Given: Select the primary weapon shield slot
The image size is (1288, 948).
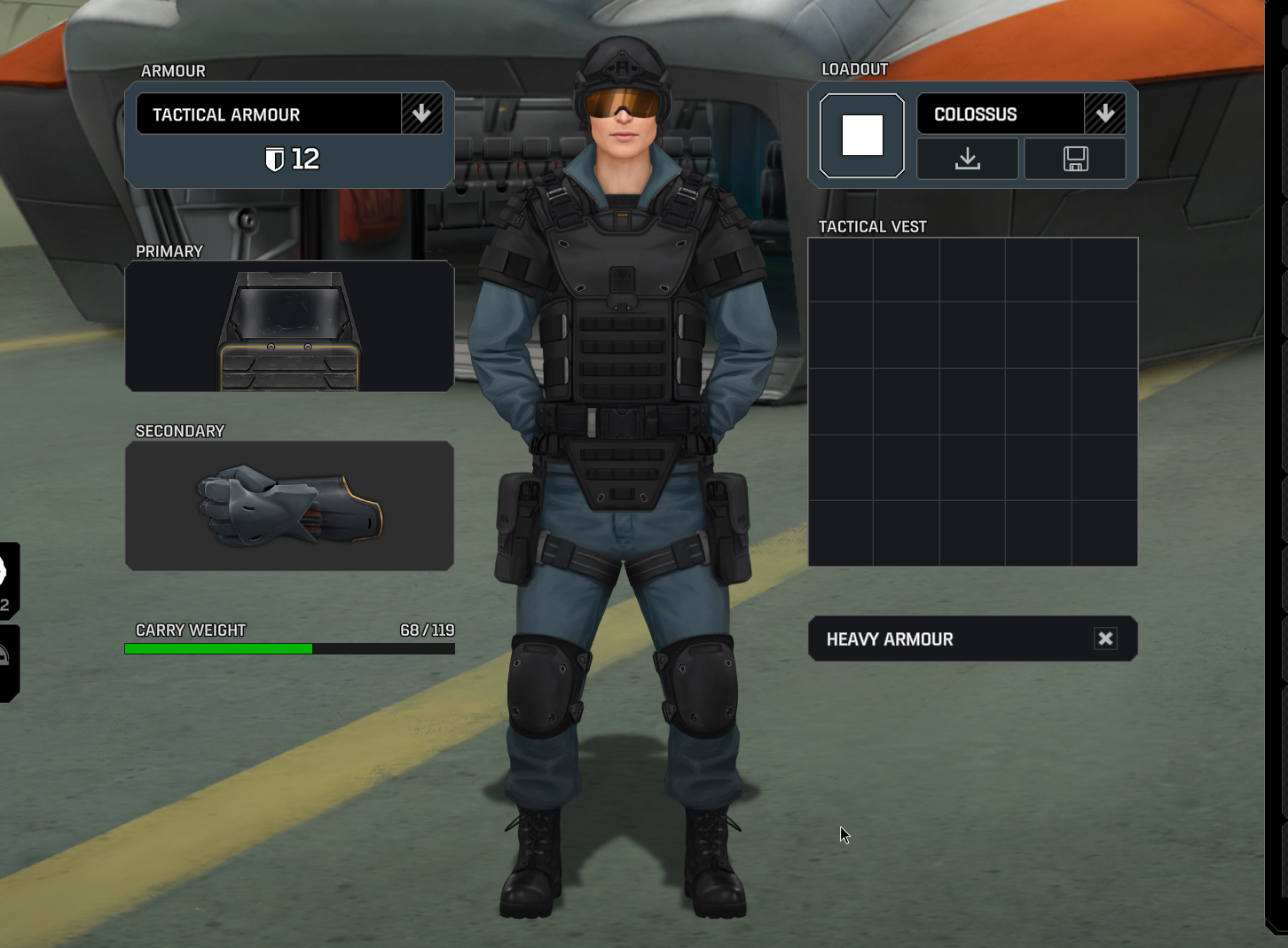Looking at the screenshot, I should click(x=289, y=326).
